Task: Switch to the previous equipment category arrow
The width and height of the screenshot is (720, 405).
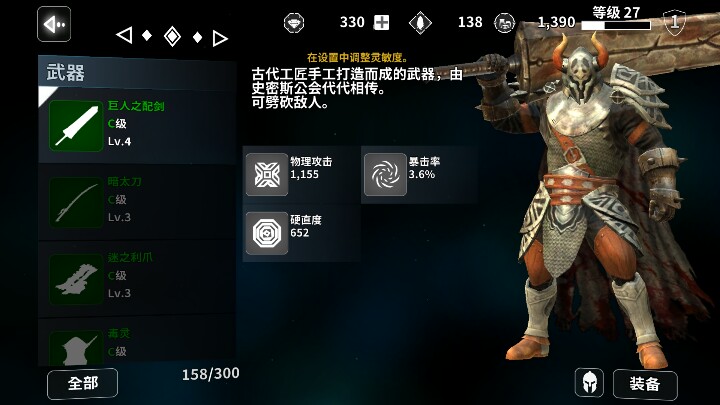Action: (124, 36)
